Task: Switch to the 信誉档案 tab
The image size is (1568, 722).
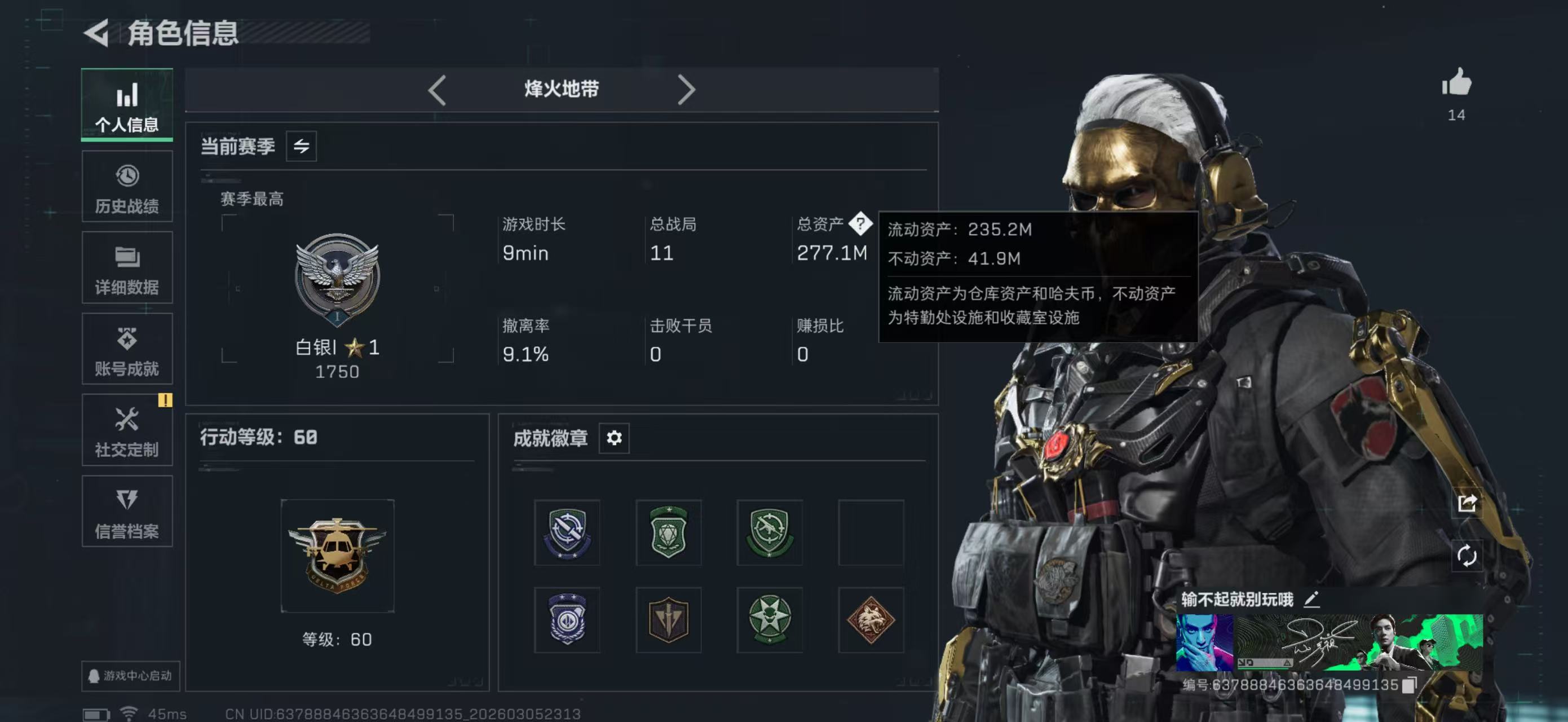Action: (127, 512)
